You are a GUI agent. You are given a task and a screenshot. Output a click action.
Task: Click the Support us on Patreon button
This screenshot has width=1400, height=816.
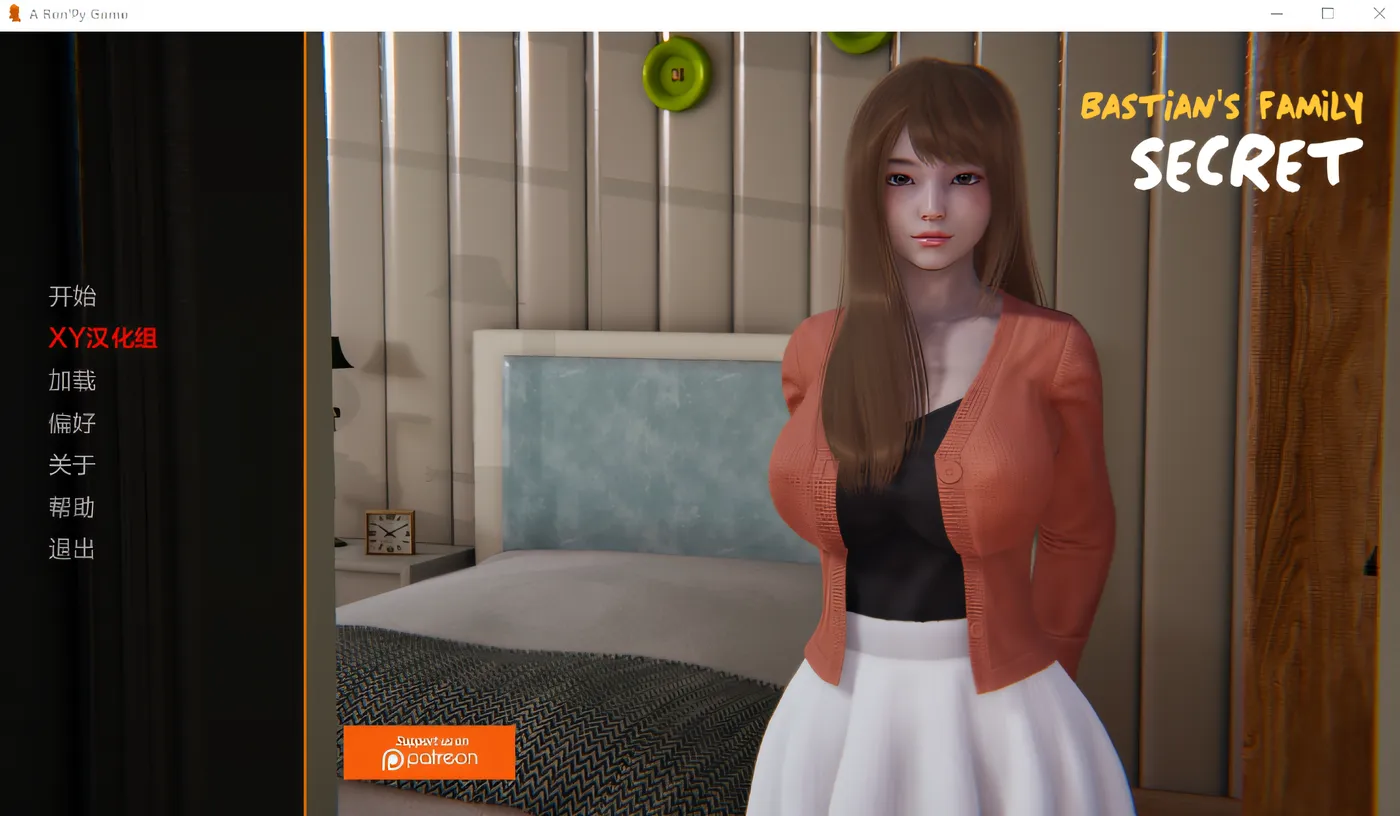(x=428, y=752)
